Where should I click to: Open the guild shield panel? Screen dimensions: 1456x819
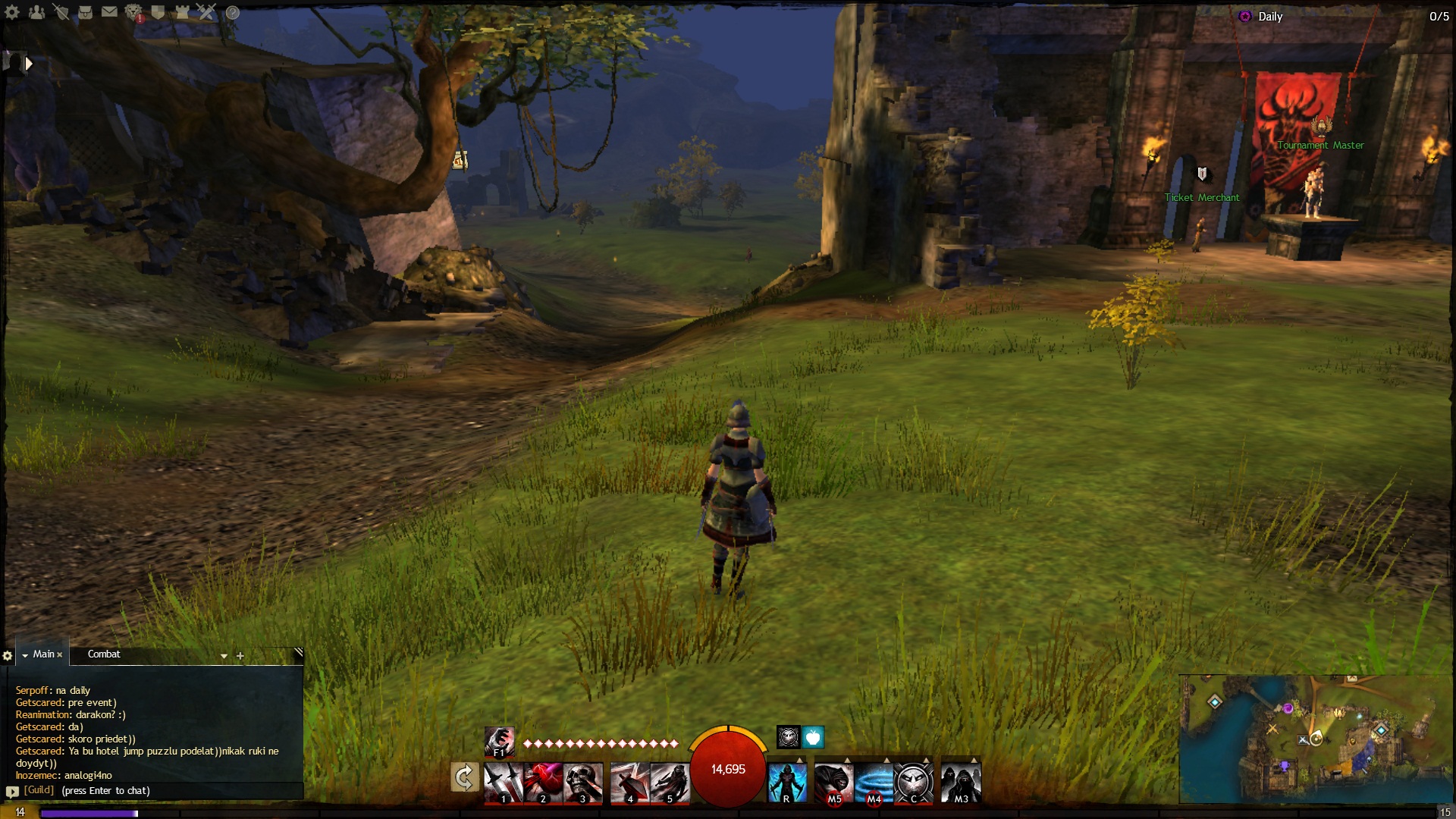tap(158, 12)
